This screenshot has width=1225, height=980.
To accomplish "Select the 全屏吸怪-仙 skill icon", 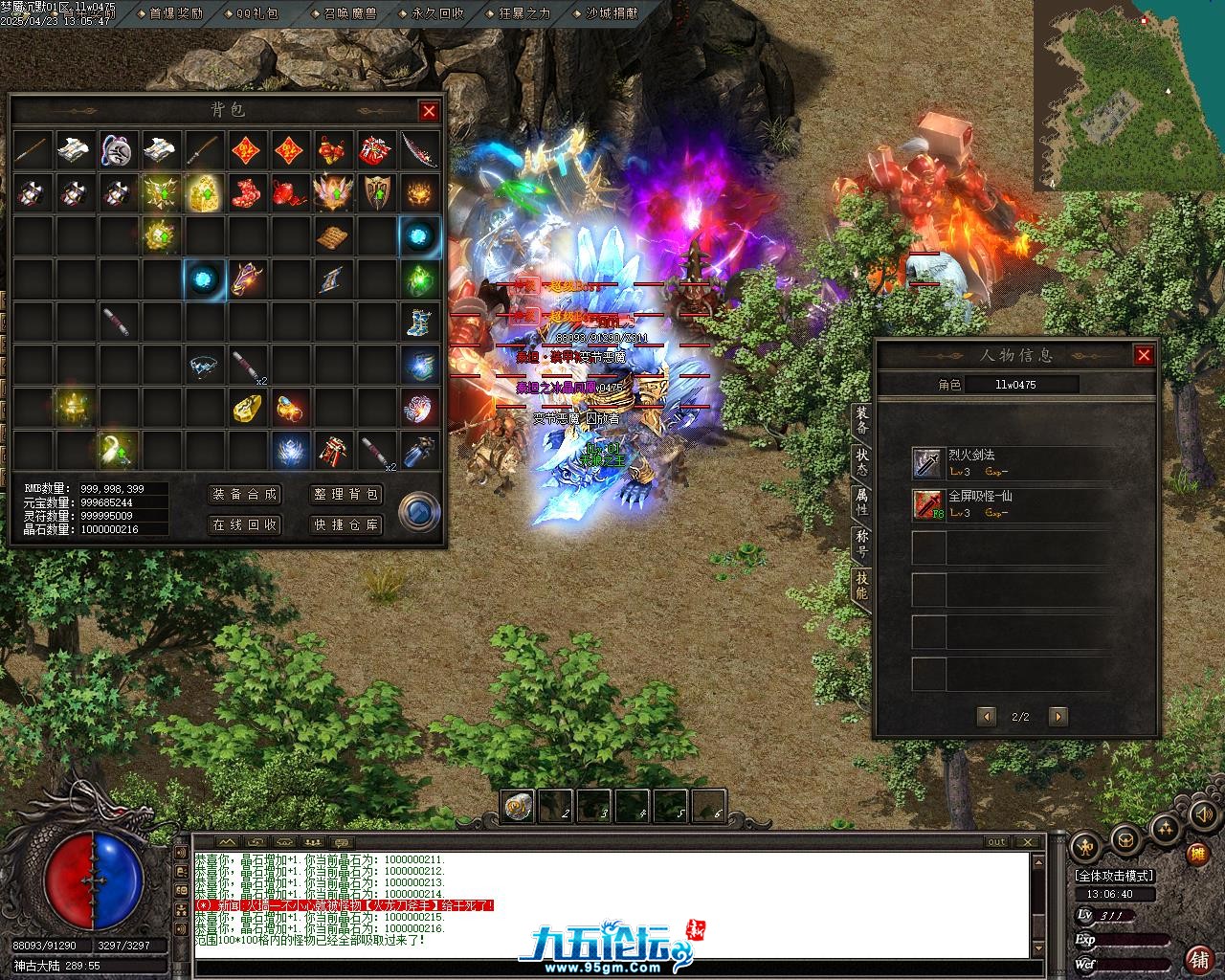I will pyautogui.click(x=927, y=503).
